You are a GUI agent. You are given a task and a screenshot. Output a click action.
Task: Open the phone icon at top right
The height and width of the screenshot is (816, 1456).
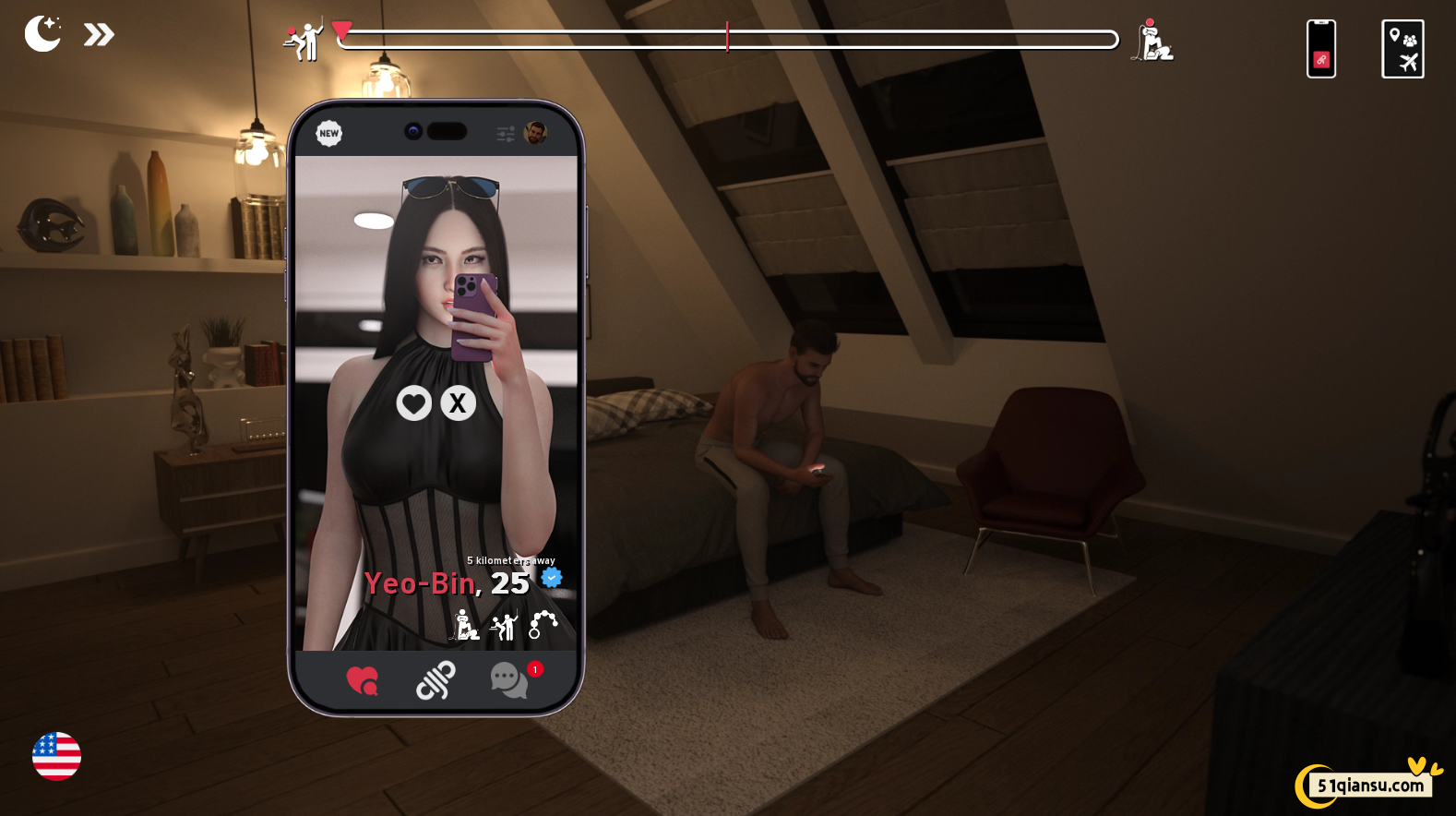1320,49
